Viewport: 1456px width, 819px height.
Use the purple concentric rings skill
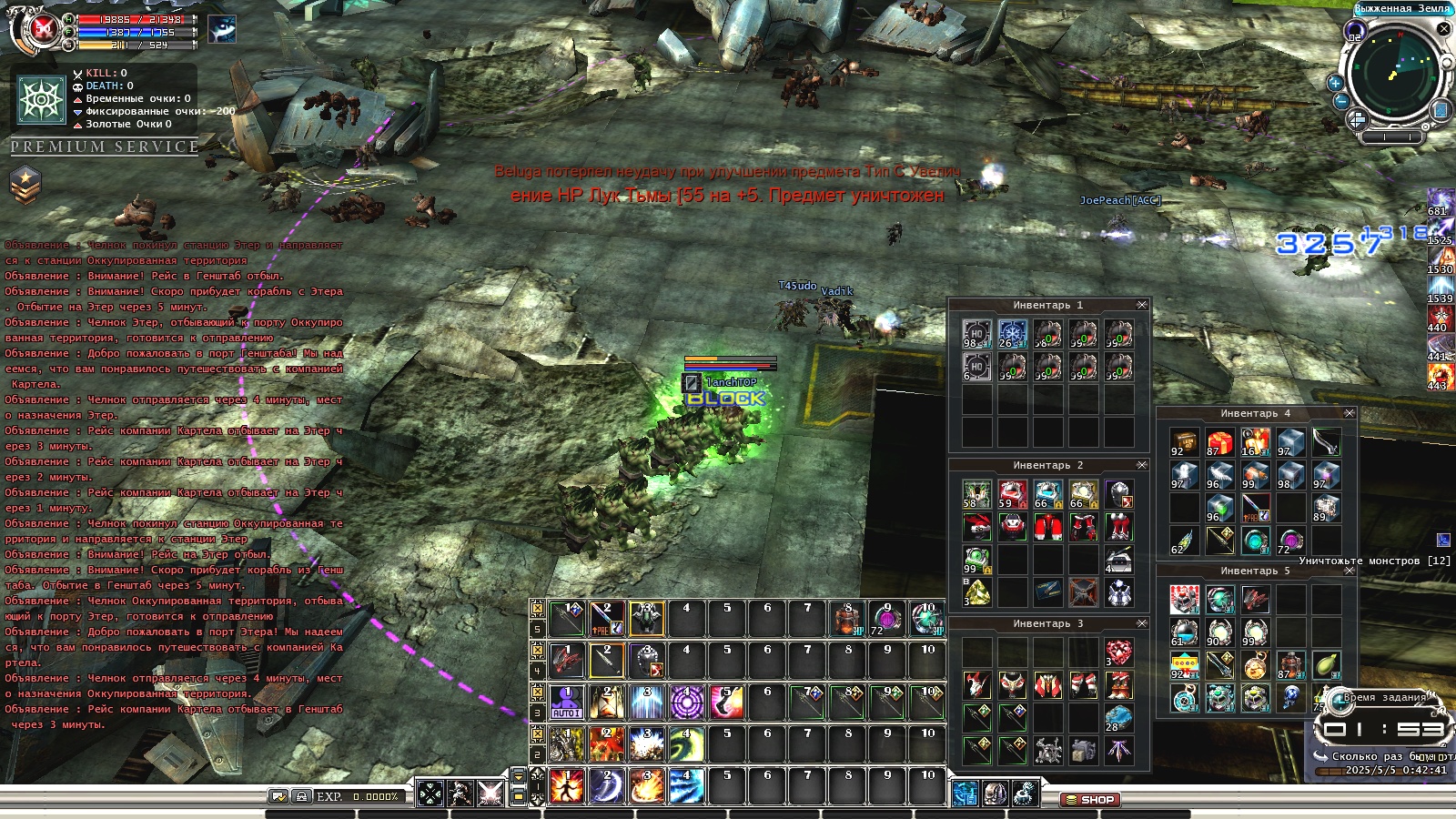pyautogui.click(x=686, y=703)
